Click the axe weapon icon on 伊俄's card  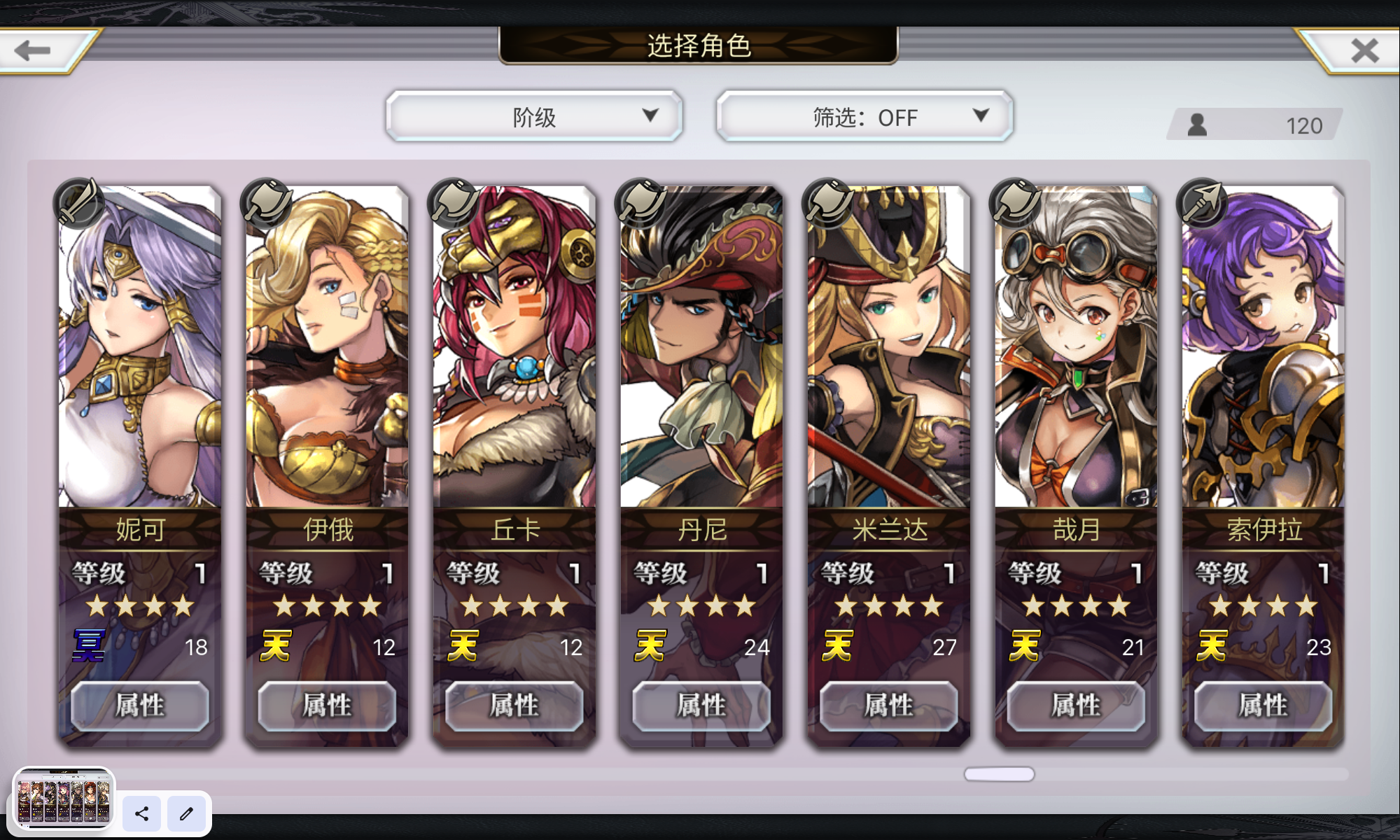click(265, 203)
